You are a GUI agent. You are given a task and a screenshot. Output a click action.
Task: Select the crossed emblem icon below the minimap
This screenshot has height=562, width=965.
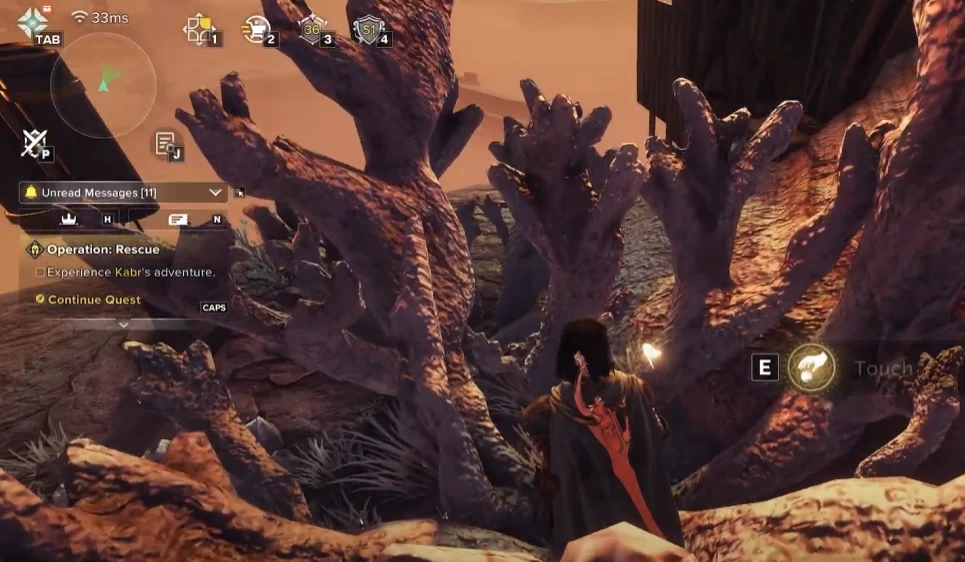click(x=32, y=143)
